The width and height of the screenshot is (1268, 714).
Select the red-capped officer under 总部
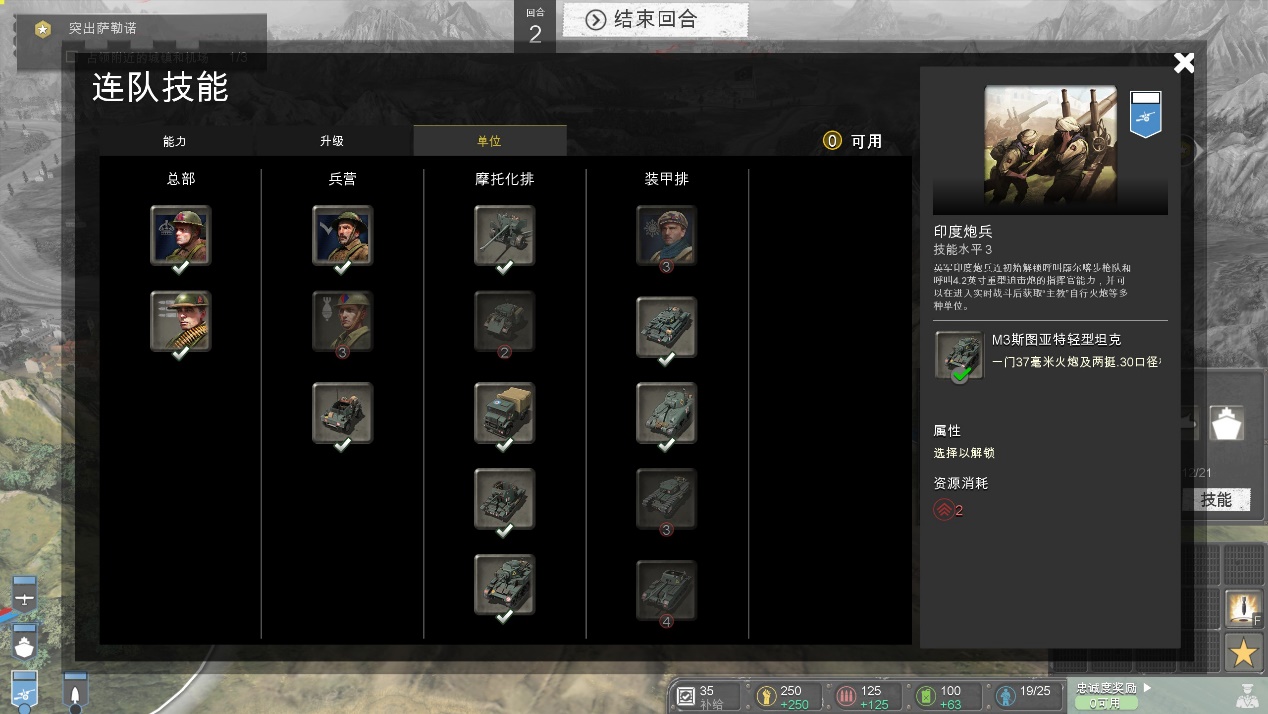[180, 235]
